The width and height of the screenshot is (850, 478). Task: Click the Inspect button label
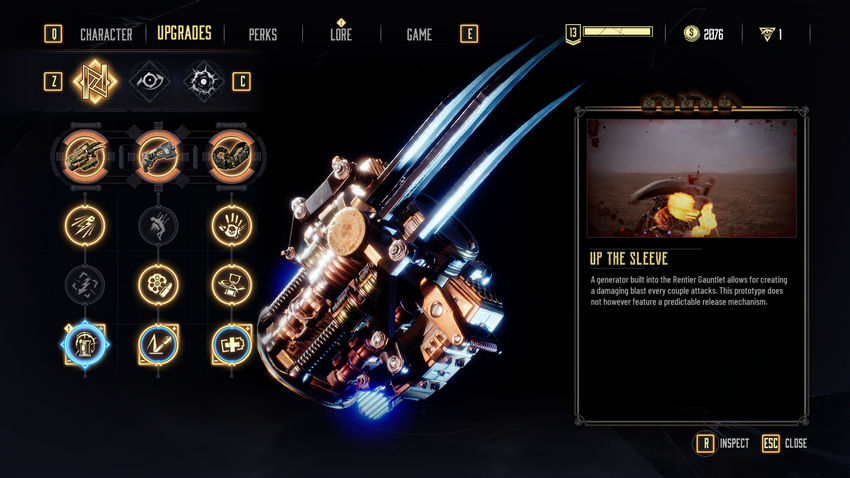[x=734, y=443]
